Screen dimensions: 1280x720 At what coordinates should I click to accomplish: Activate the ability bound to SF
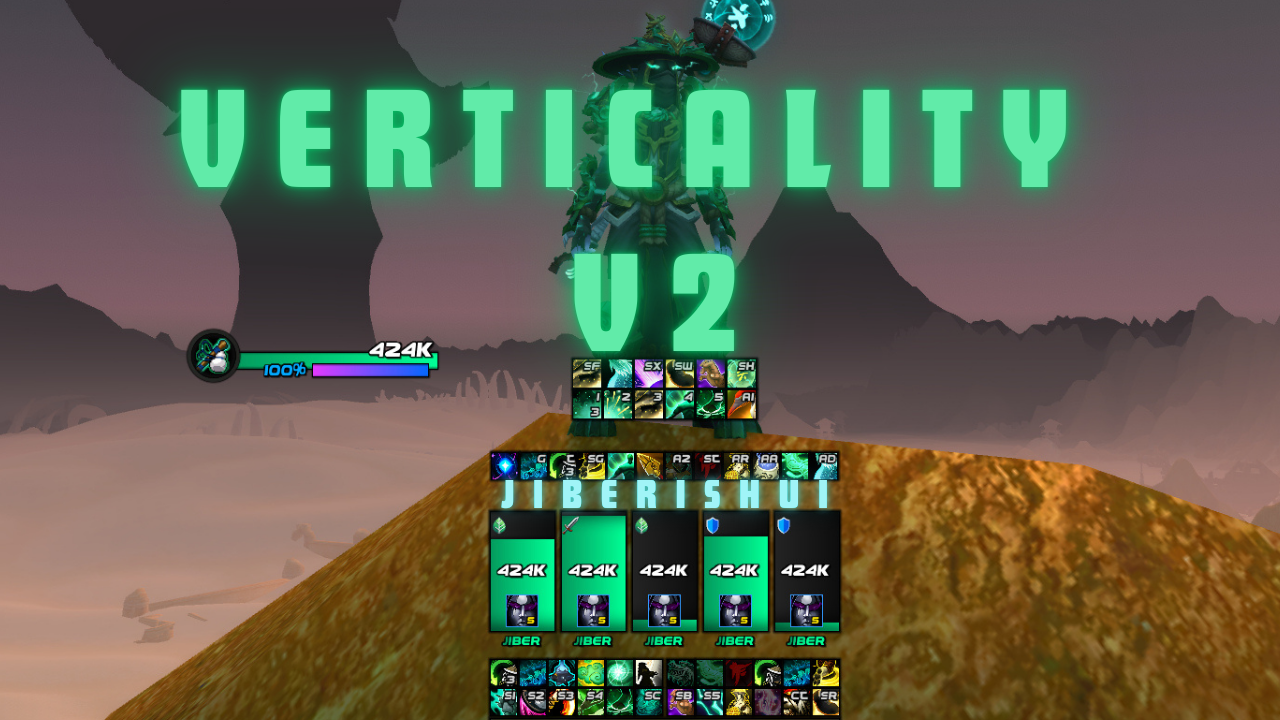click(586, 373)
